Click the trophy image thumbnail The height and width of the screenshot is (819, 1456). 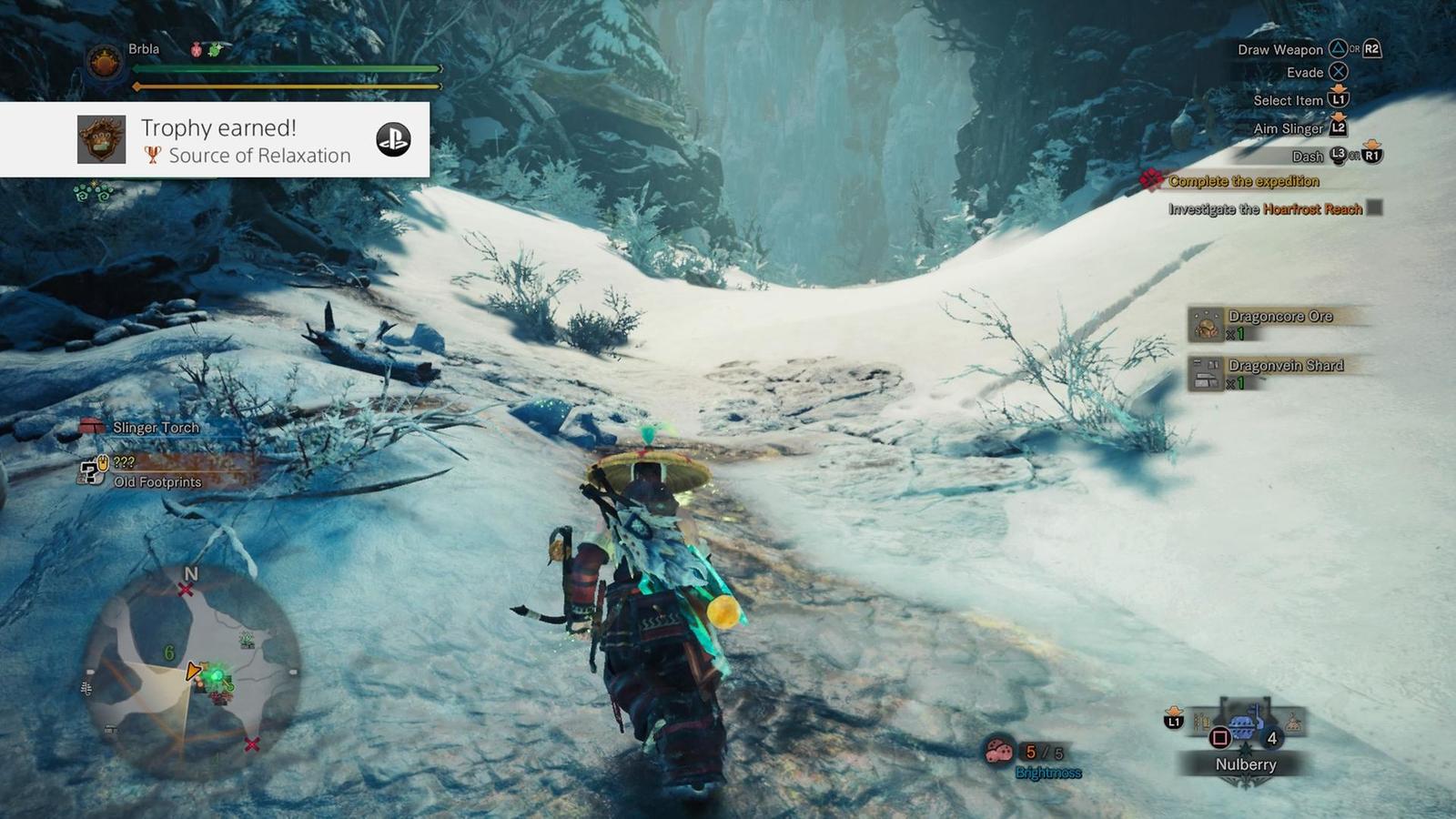pyautogui.click(x=101, y=139)
